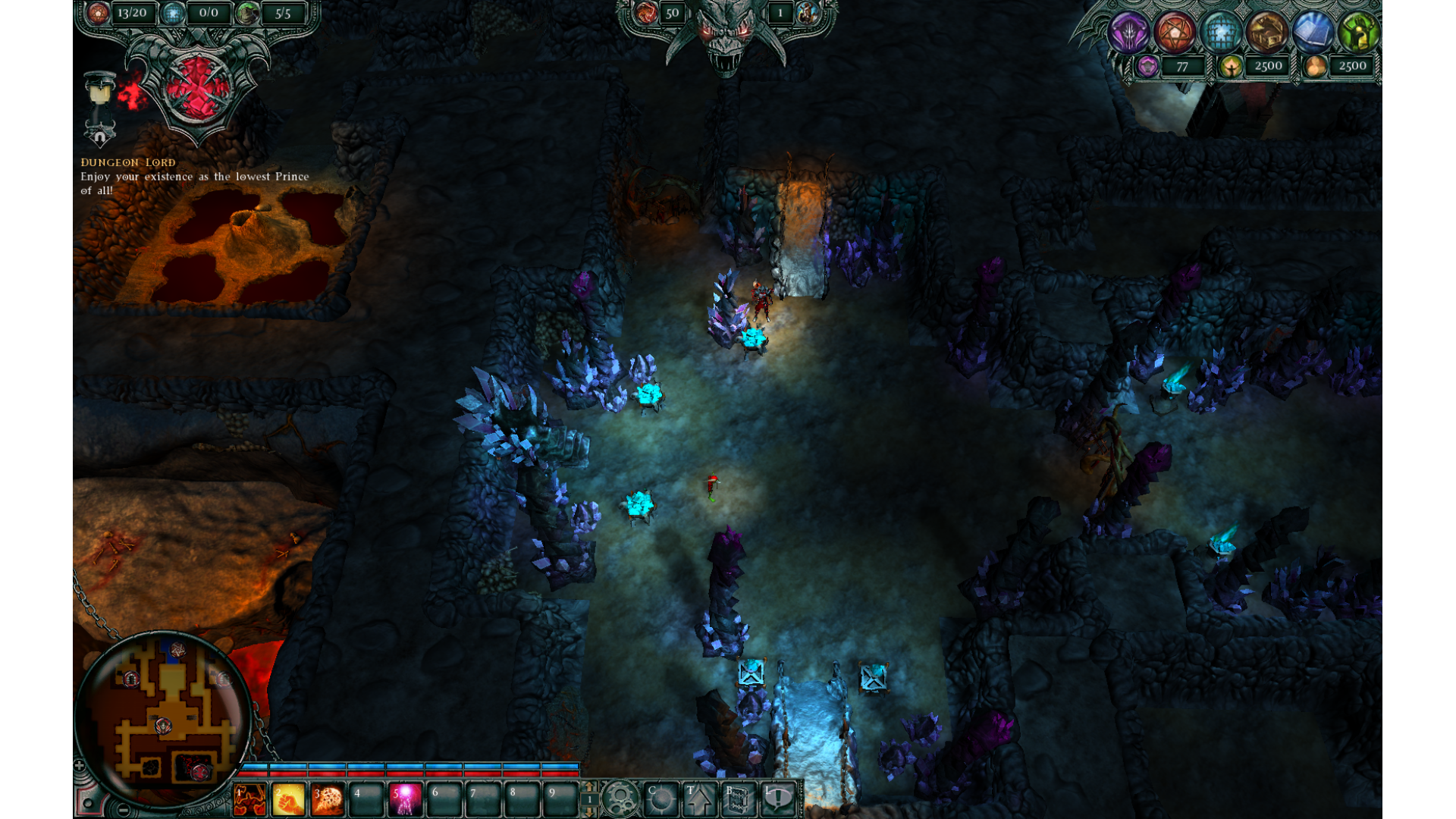Trigger the pink energy spell in slot 5

click(405, 800)
